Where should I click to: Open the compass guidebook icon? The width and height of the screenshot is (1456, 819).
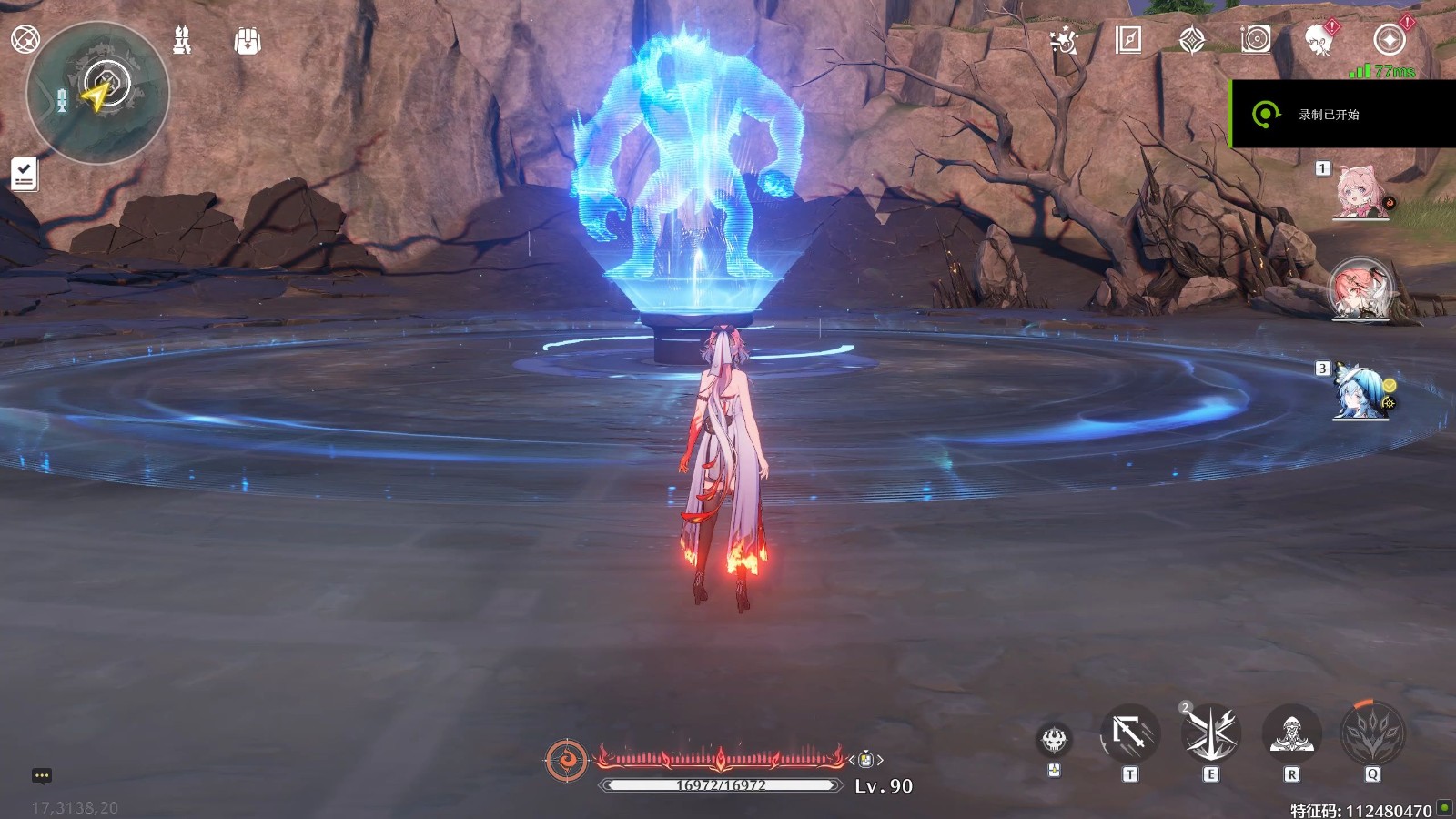(x=1128, y=40)
